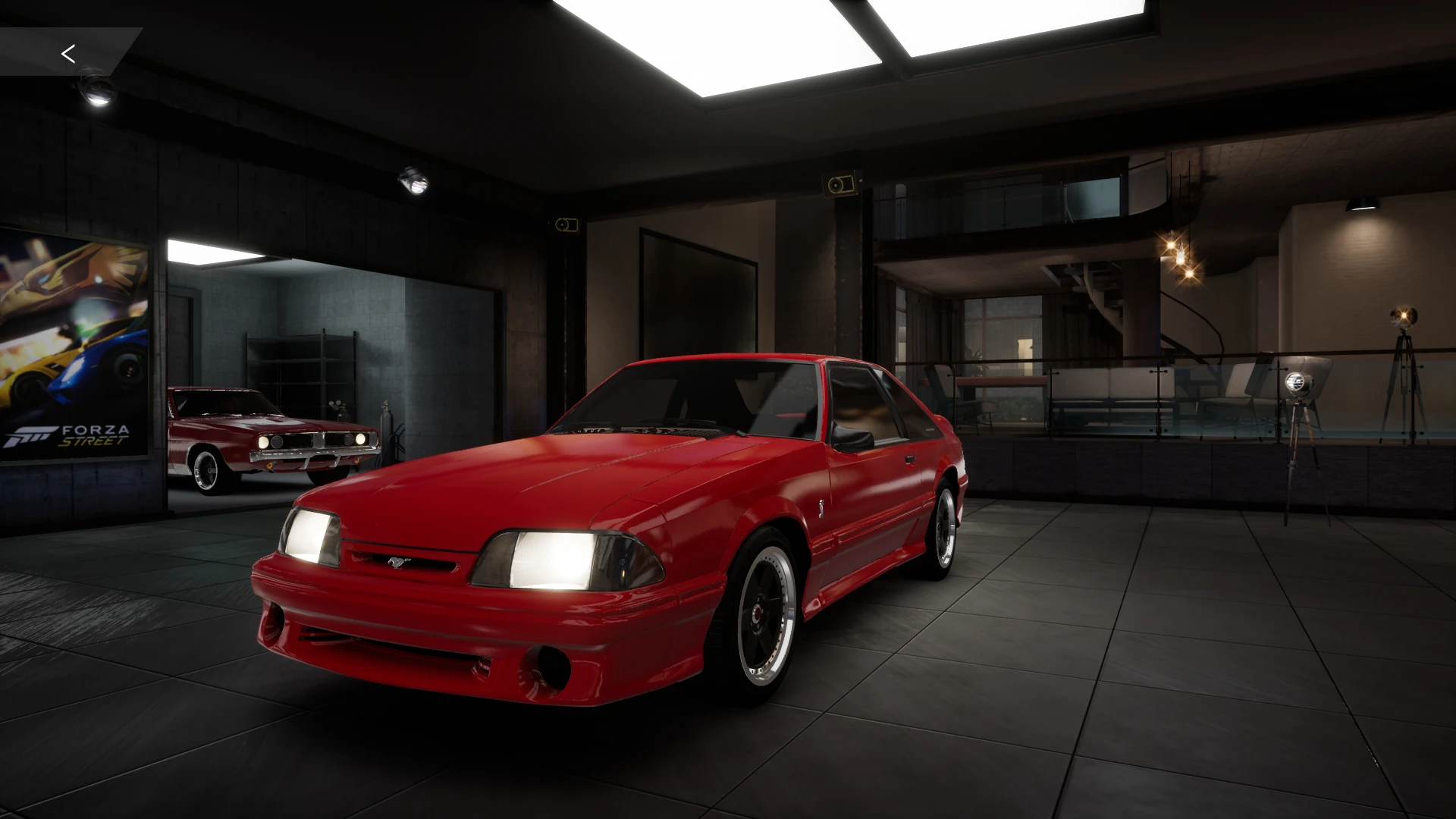Click the back arrow chevron
The width and height of the screenshot is (1456, 819).
pos(68,54)
